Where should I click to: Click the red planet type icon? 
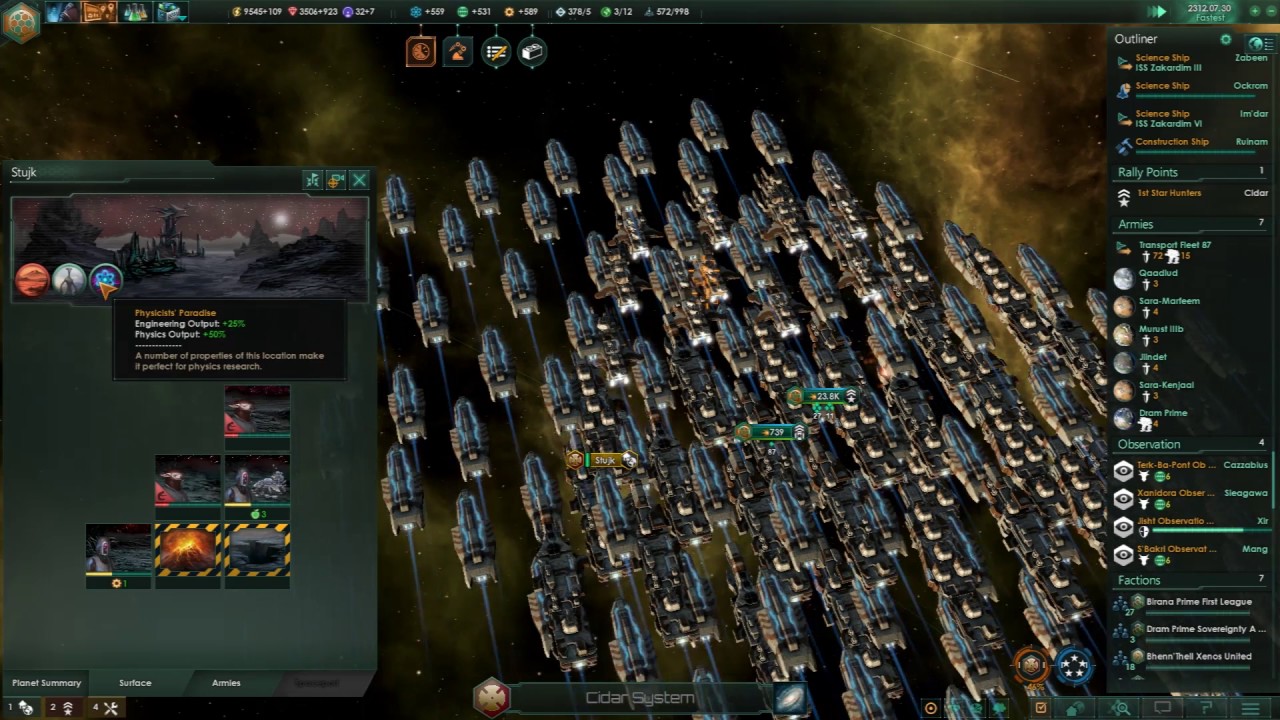pos(32,281)
